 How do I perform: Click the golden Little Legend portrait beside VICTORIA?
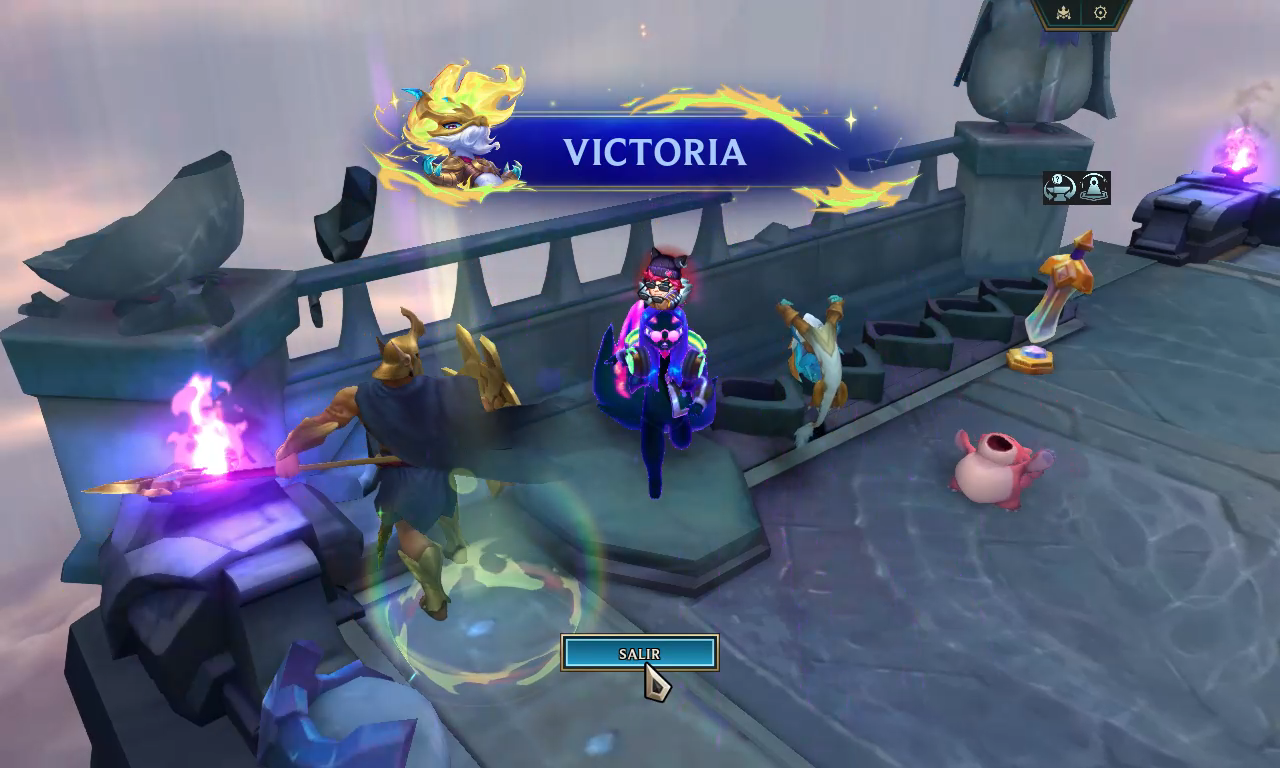460,135
